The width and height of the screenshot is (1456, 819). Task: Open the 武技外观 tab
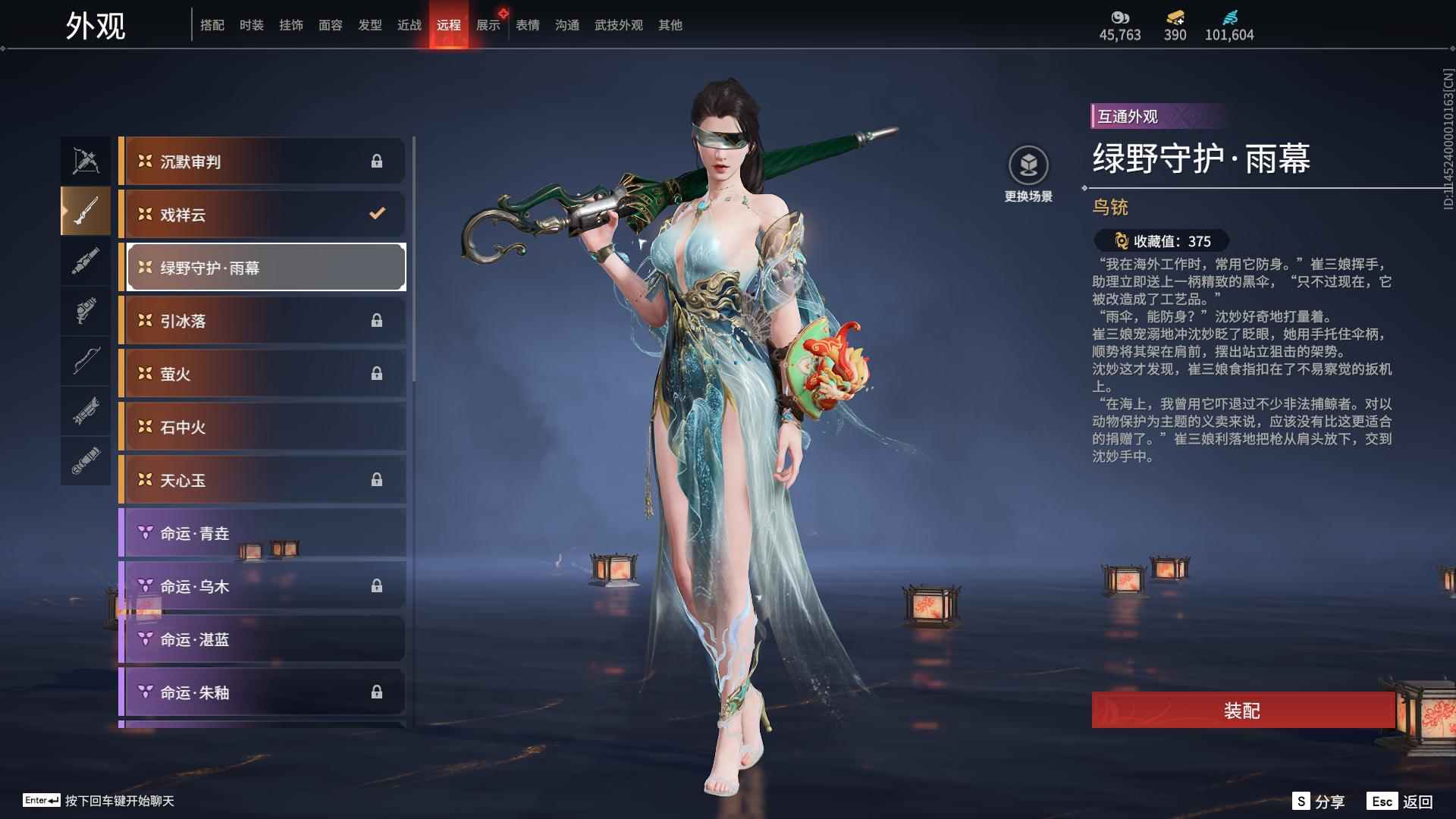[x=617, y=24]
